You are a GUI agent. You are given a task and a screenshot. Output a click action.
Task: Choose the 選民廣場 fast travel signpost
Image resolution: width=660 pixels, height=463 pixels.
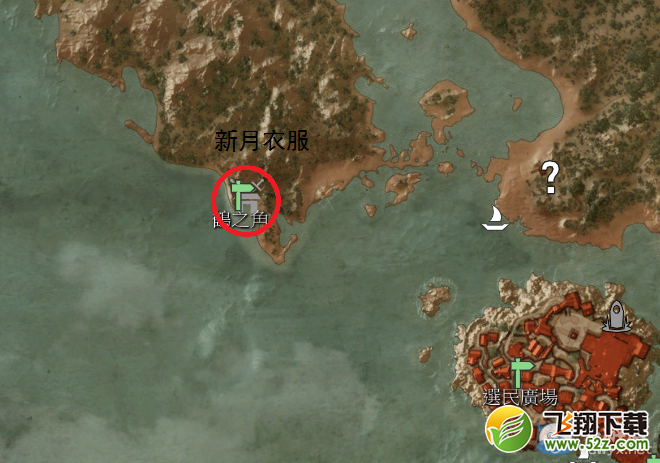point(519,373)
